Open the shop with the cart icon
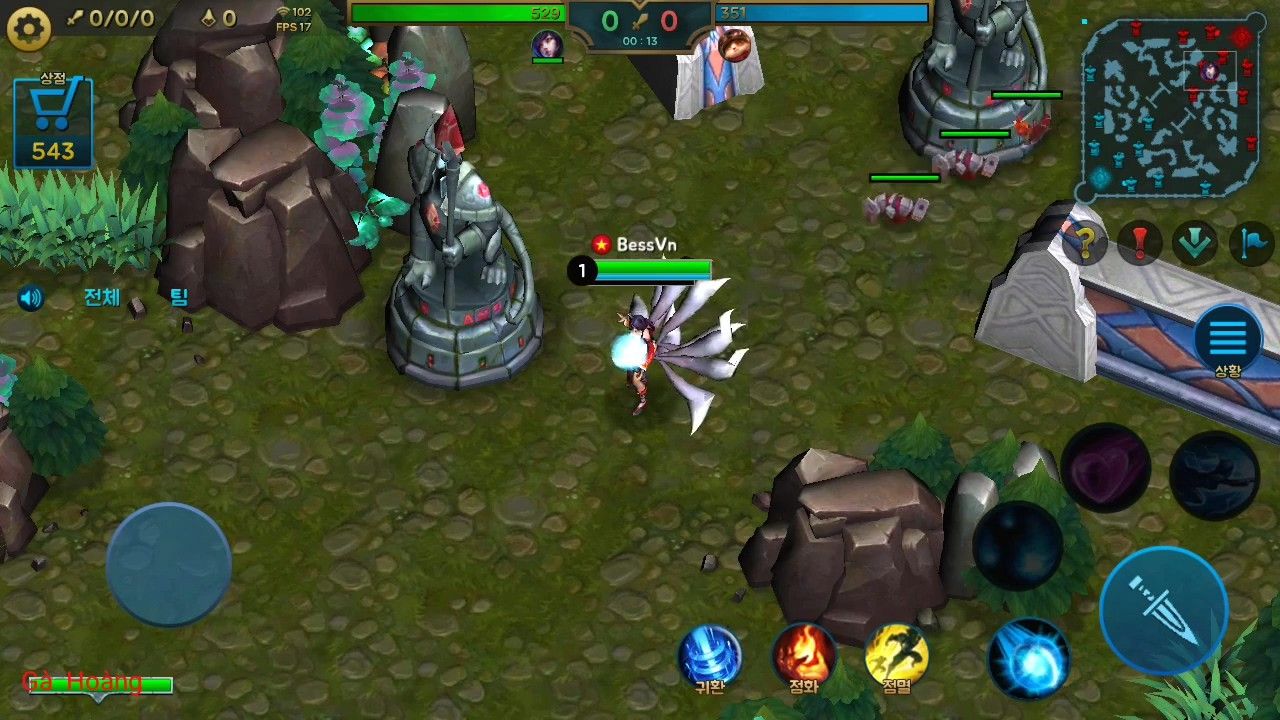The width and height of the screenshot is (1280, 720). tap(53, 122)
